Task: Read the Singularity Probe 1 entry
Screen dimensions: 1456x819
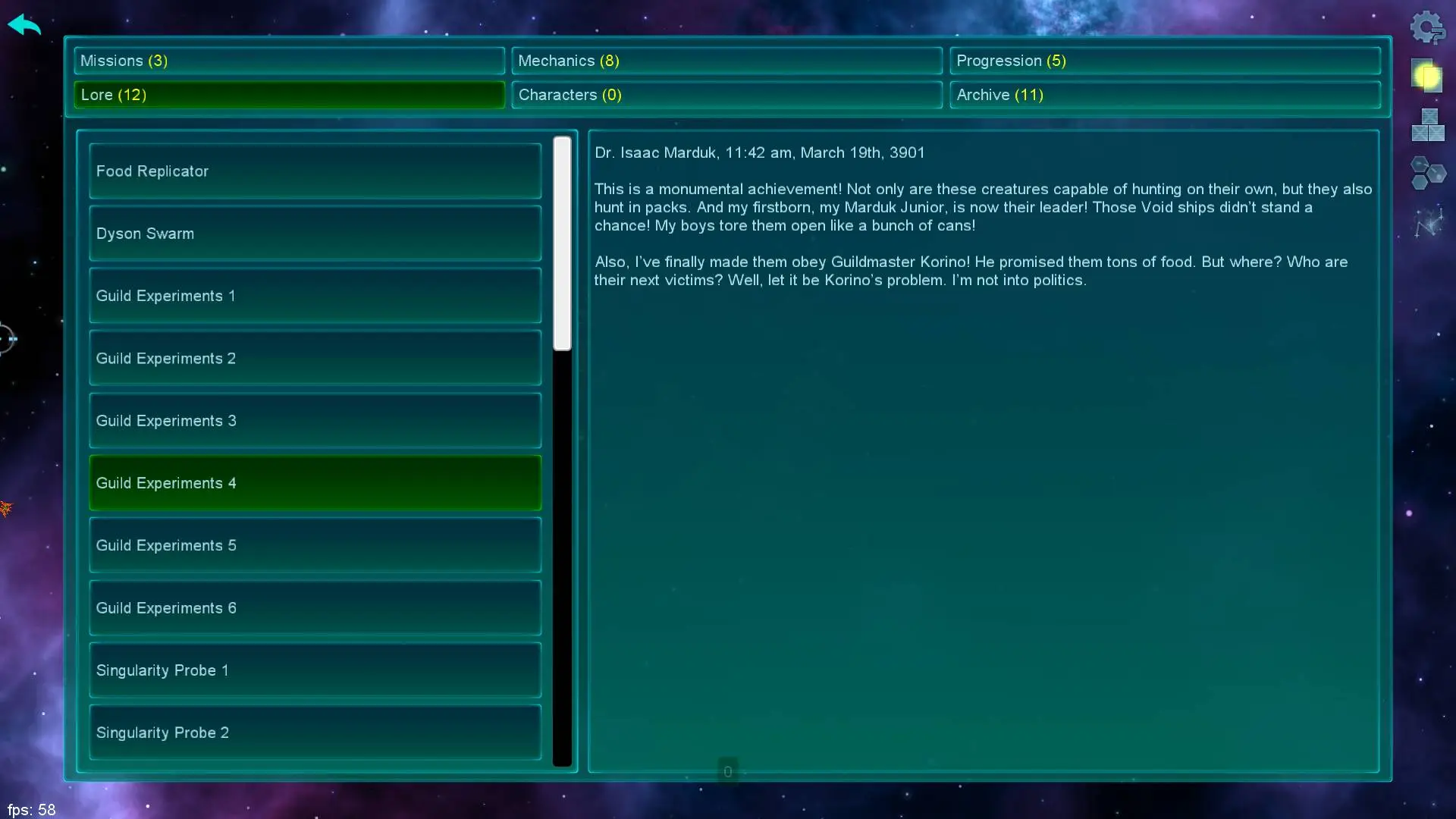Action: [x=315, y=670]
